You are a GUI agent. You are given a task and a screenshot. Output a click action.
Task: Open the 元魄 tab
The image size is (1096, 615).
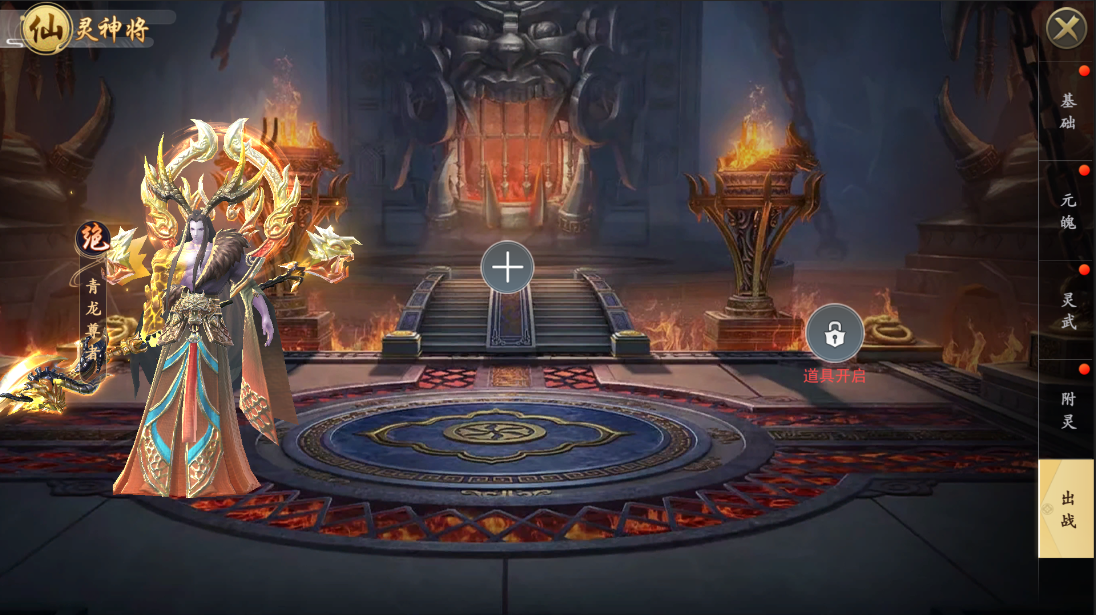pos(1067,211)
